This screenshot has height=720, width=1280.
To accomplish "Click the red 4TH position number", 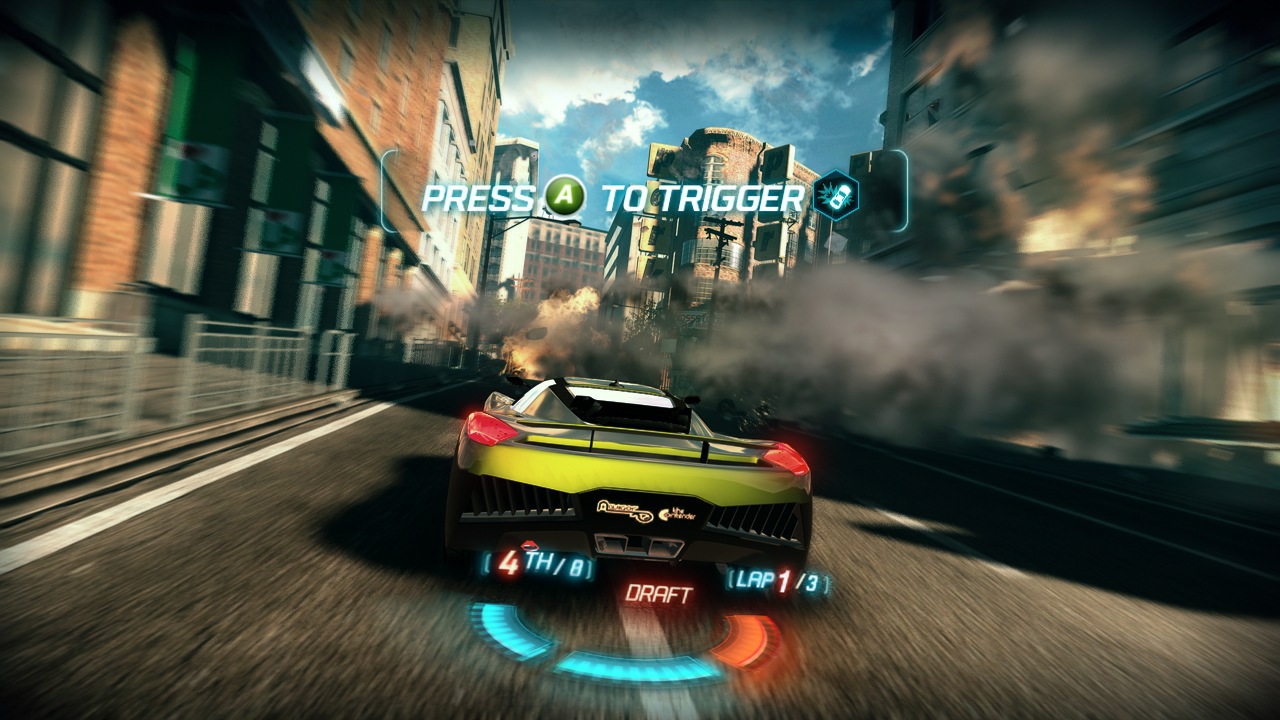I will click(x=510, y=565).
